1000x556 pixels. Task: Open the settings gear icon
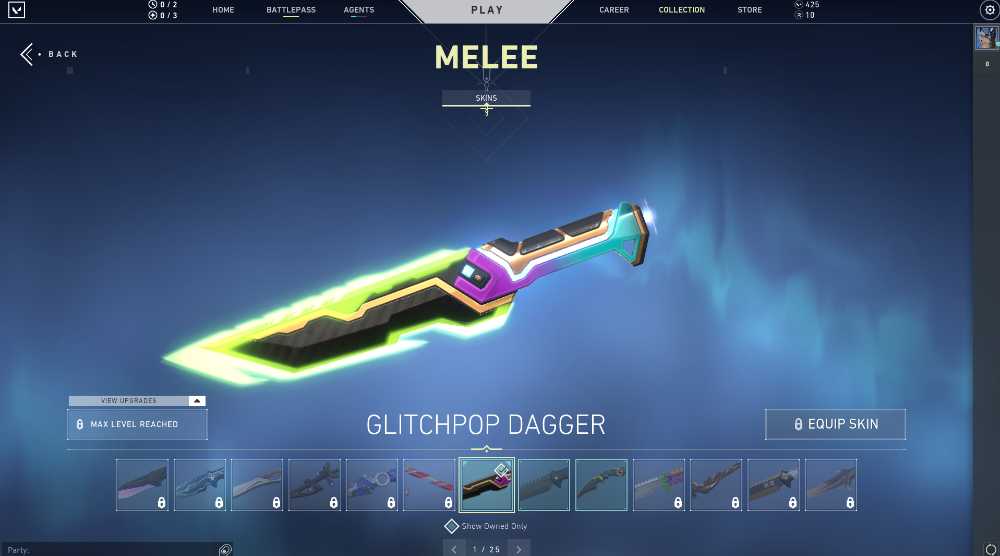click(x=989, y=10)
